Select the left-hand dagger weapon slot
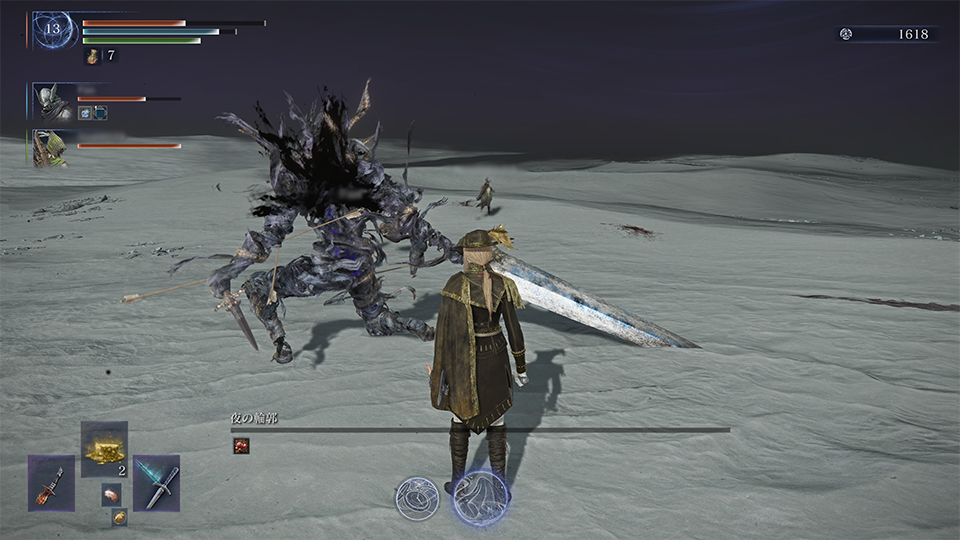 coord(51,483)
